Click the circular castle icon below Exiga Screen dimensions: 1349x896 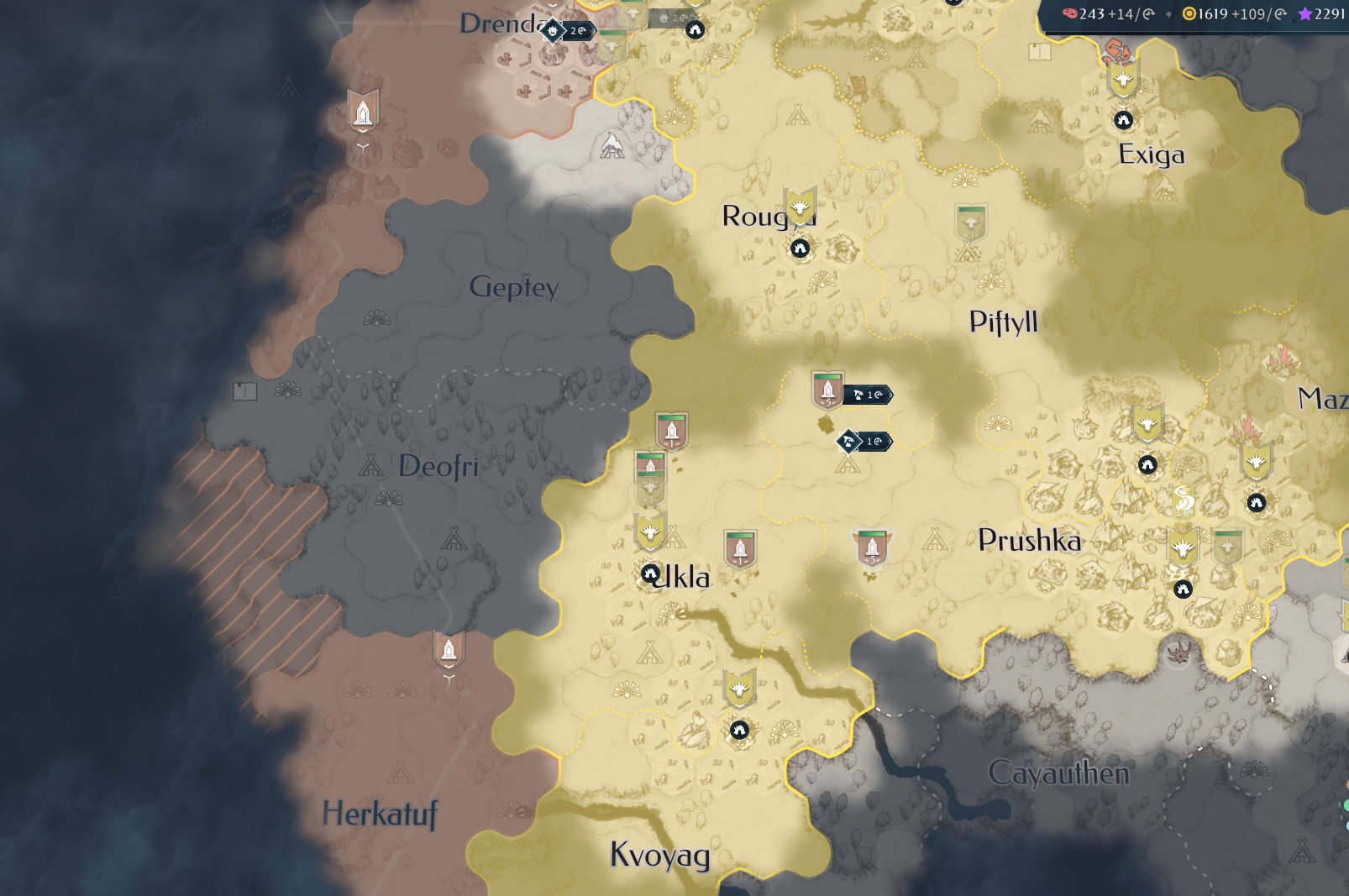tap(1123, 119)
